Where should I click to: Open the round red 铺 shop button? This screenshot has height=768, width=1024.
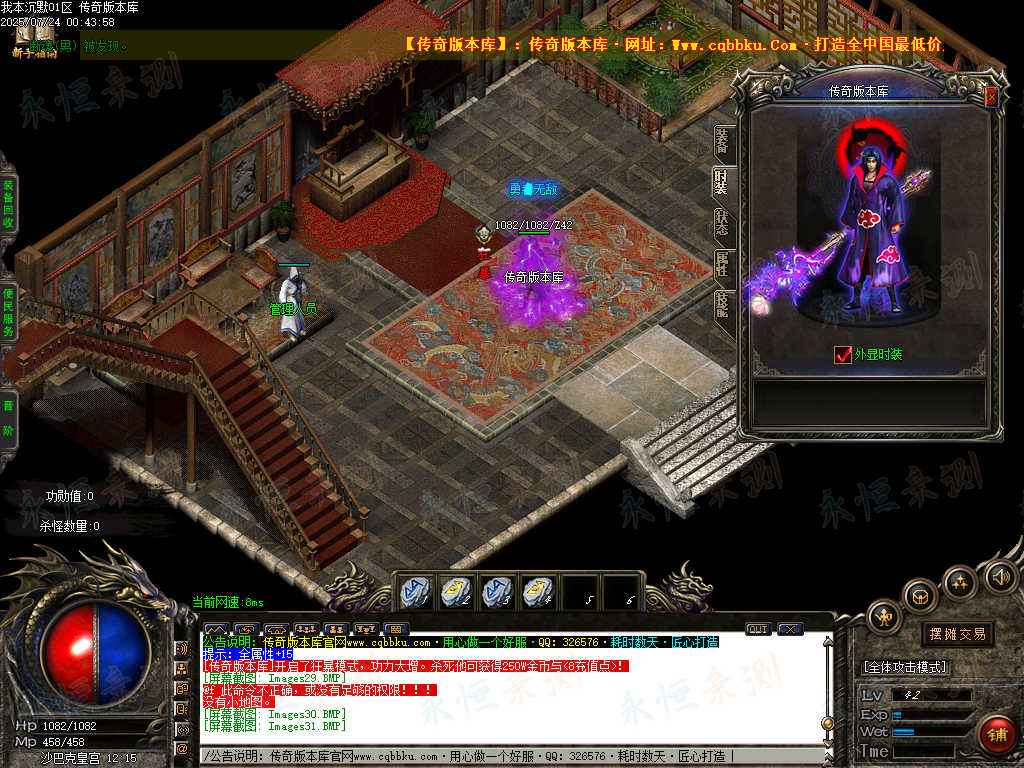[996, 735]
